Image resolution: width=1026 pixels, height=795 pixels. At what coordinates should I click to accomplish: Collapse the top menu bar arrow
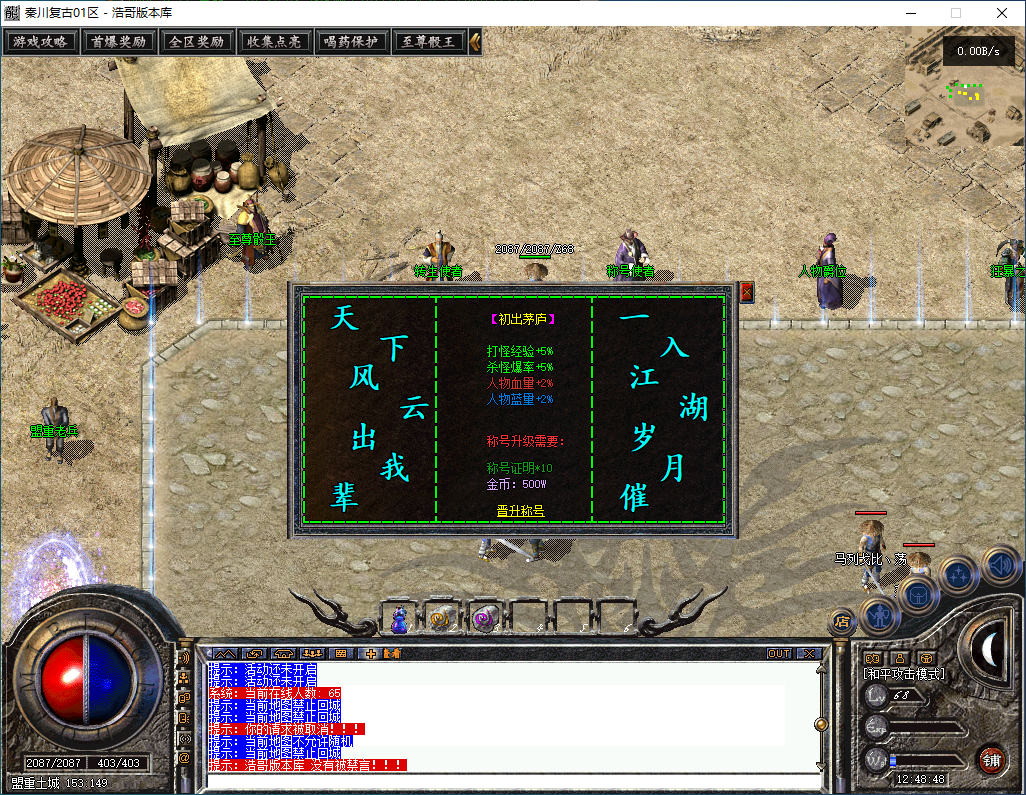coord(475,42)
